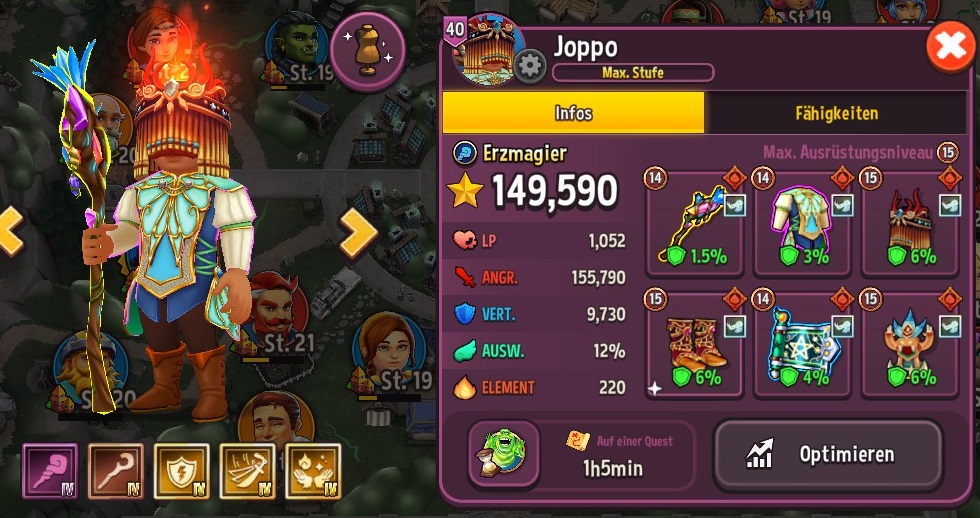Click the Optimieren button
980x518 pixels.
(827, 455)
